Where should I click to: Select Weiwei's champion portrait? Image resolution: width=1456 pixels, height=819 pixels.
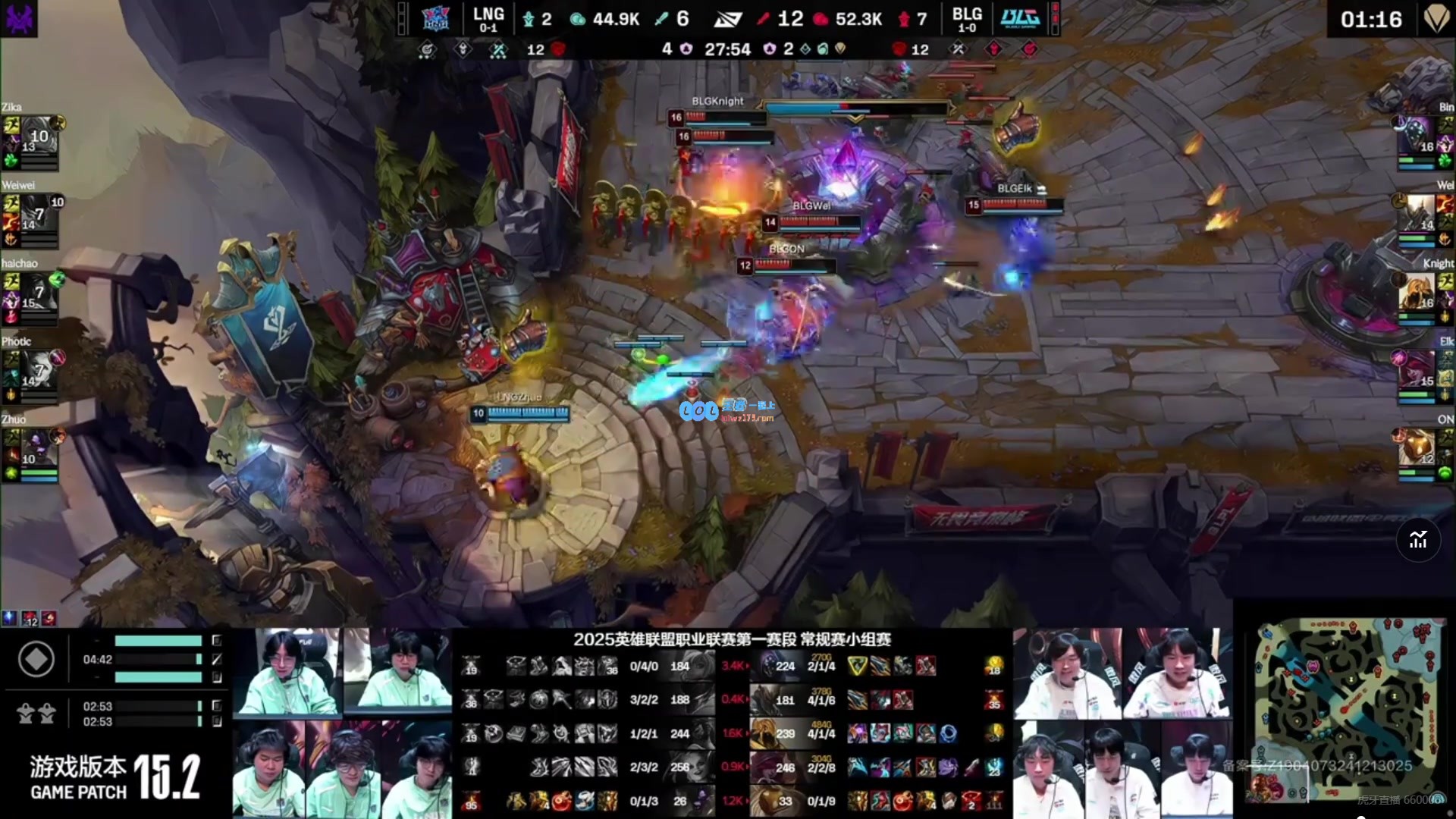point(39,214)
